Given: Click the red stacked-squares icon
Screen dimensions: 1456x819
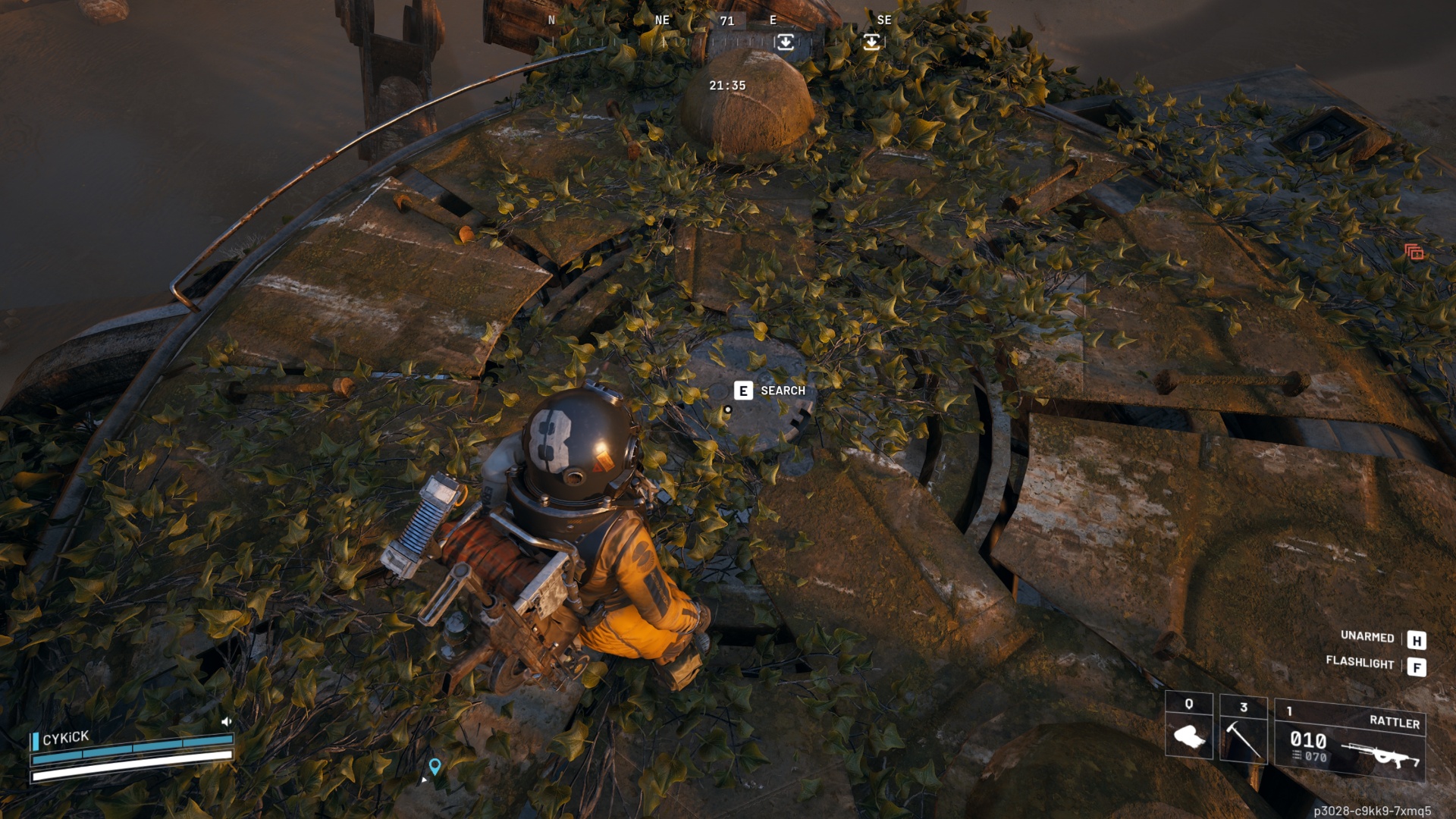Looking at the screenshot, I should click(1414, 252).
